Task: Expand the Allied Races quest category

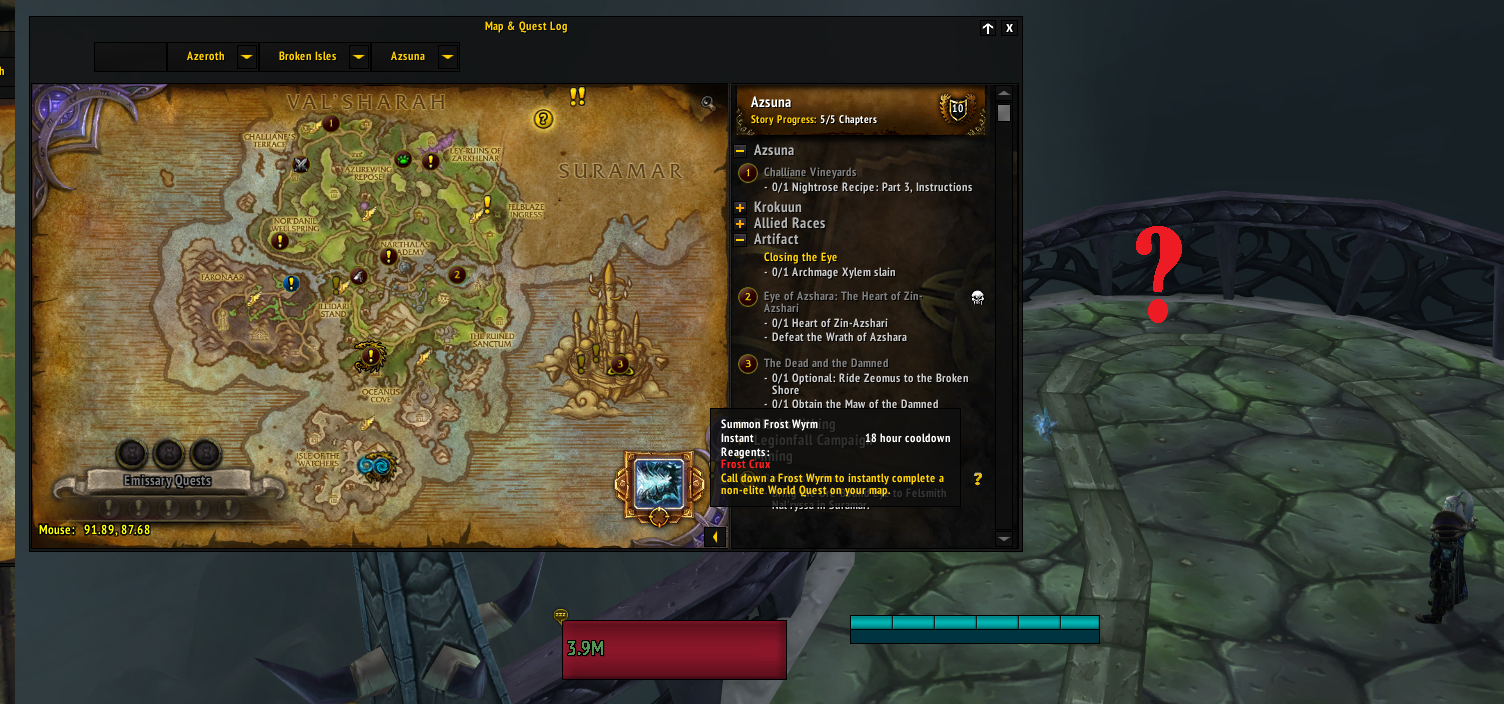Action: click(740, 224)
